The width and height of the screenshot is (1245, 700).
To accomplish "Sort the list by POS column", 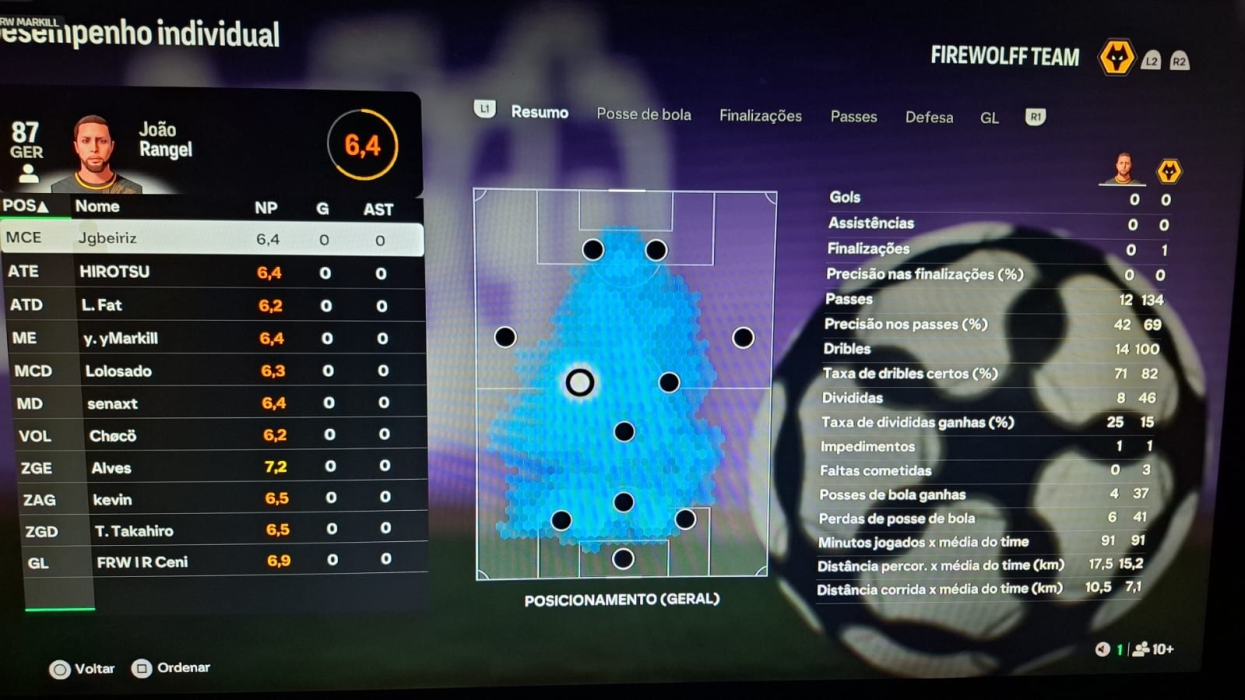I will 25,206.
